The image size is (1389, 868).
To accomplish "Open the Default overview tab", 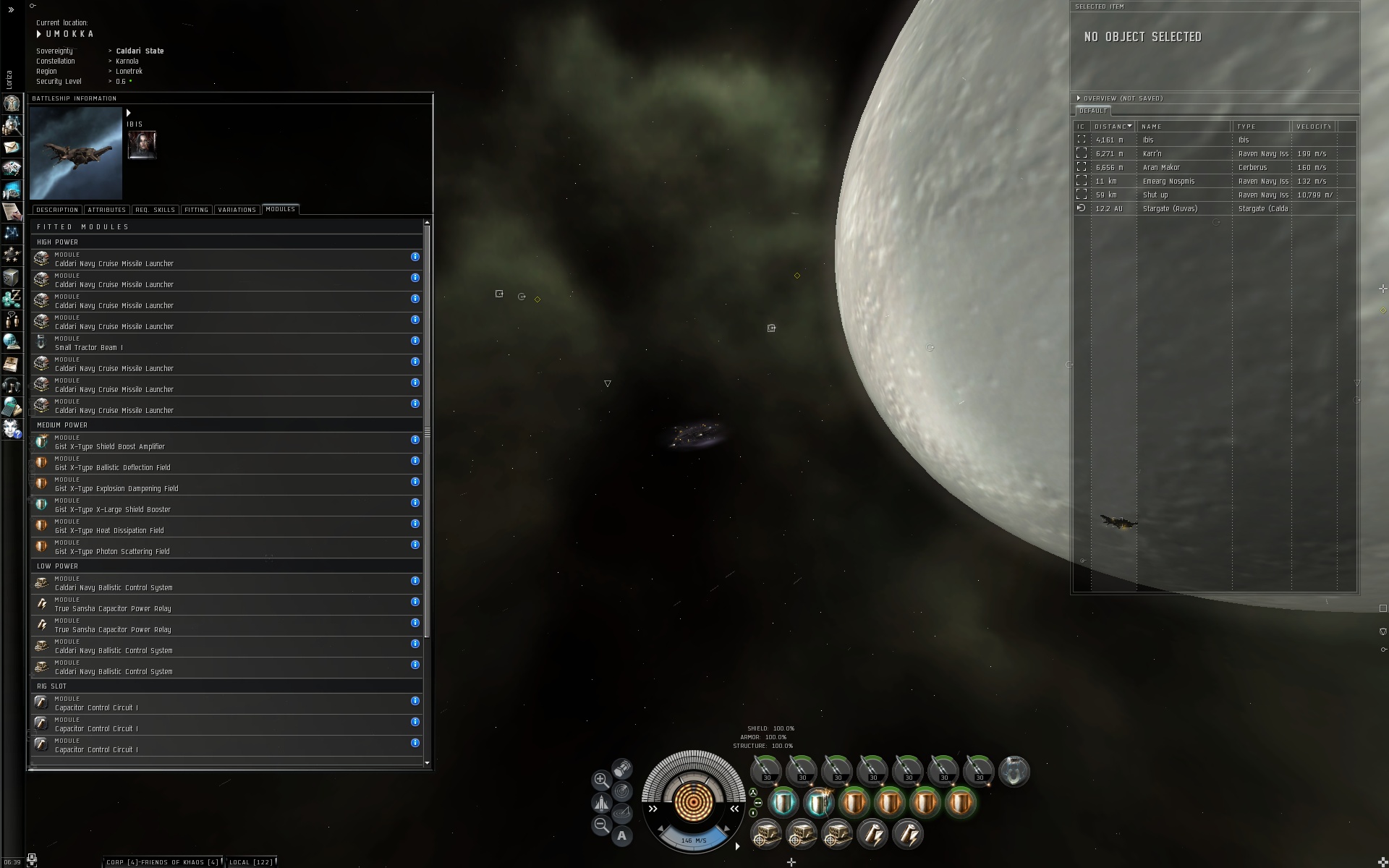I will click(x=1092, y=111).
